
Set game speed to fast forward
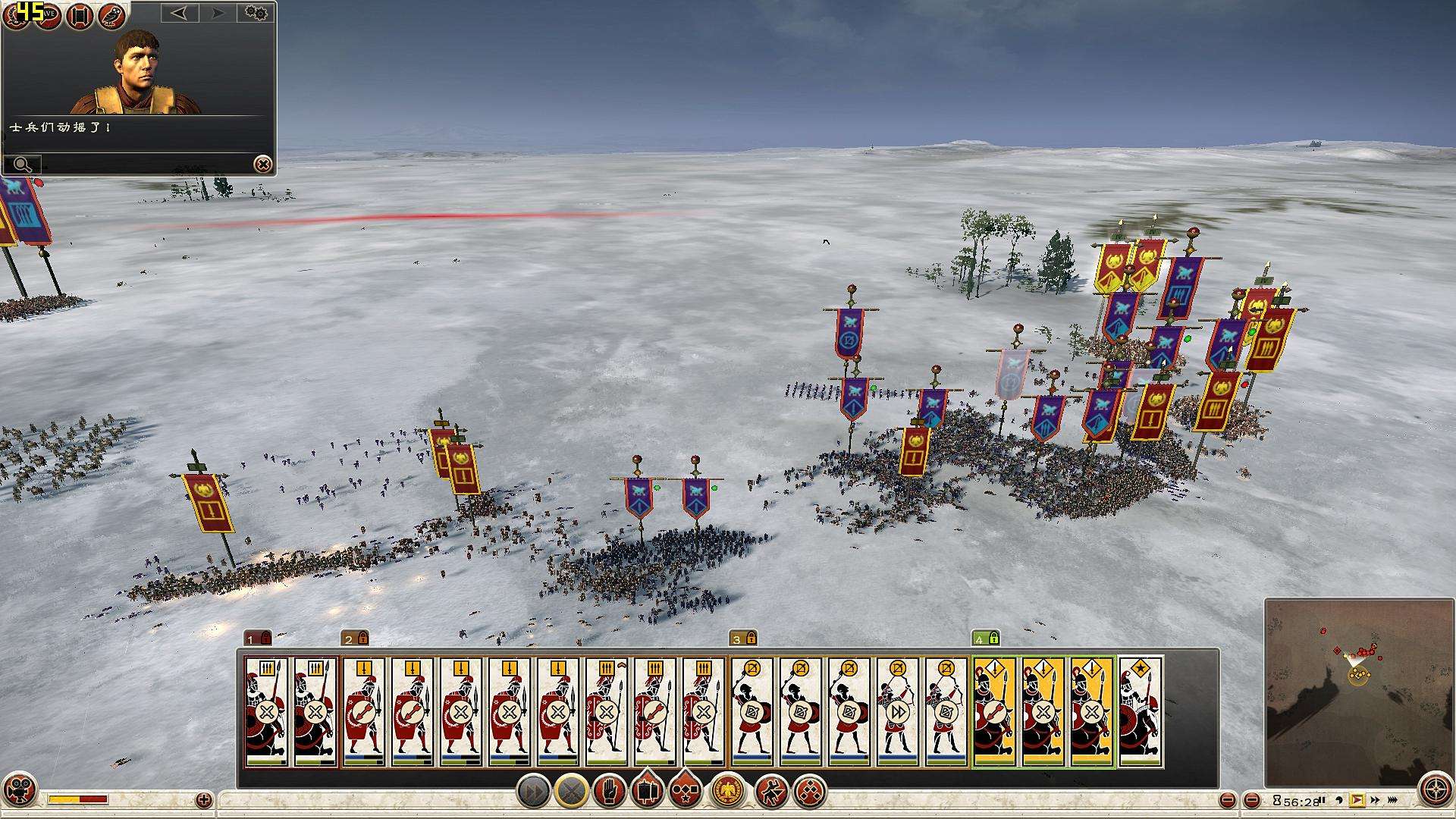tap(1375, 800)
